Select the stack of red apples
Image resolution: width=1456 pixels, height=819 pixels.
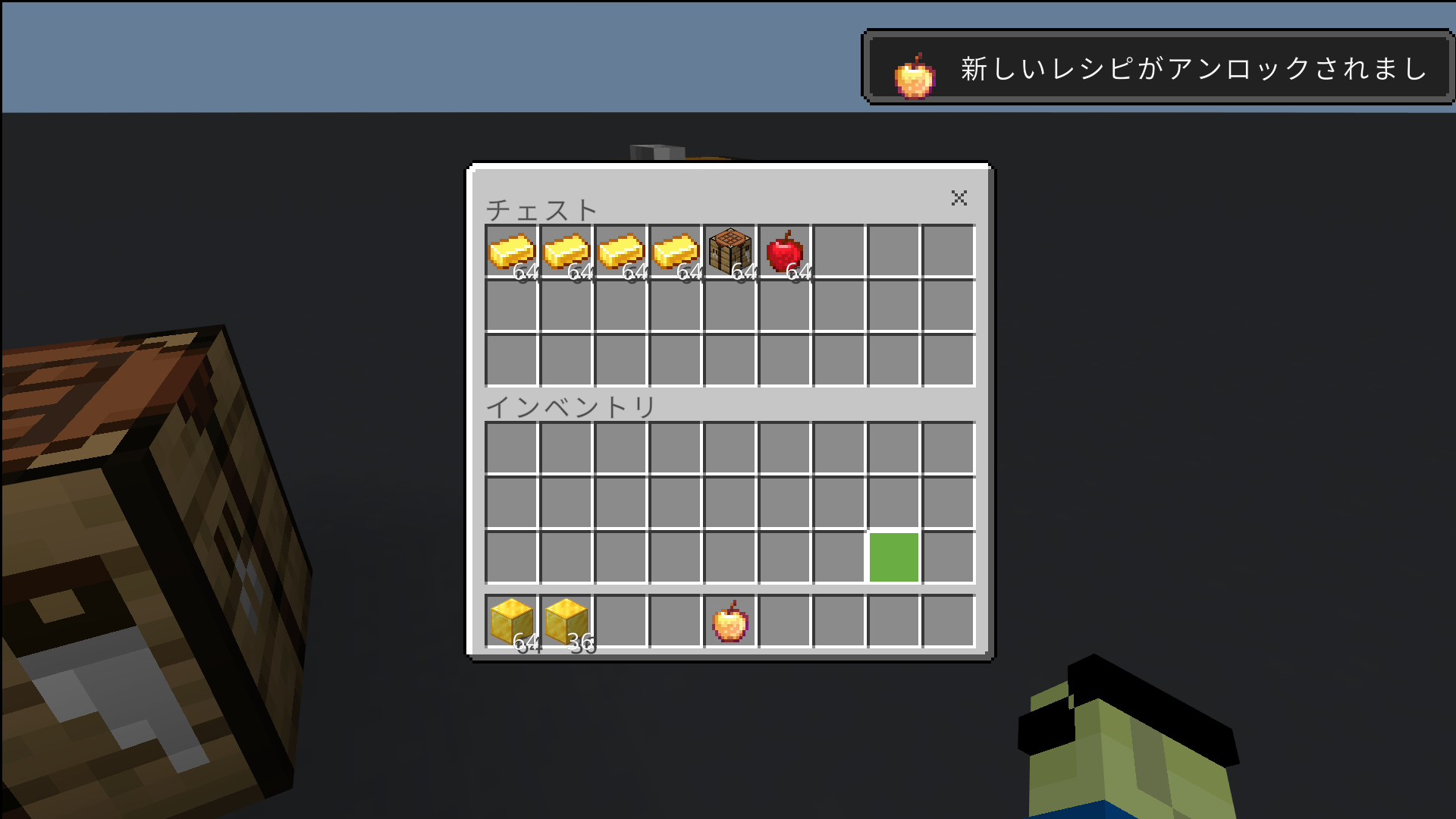coord(783,250)
